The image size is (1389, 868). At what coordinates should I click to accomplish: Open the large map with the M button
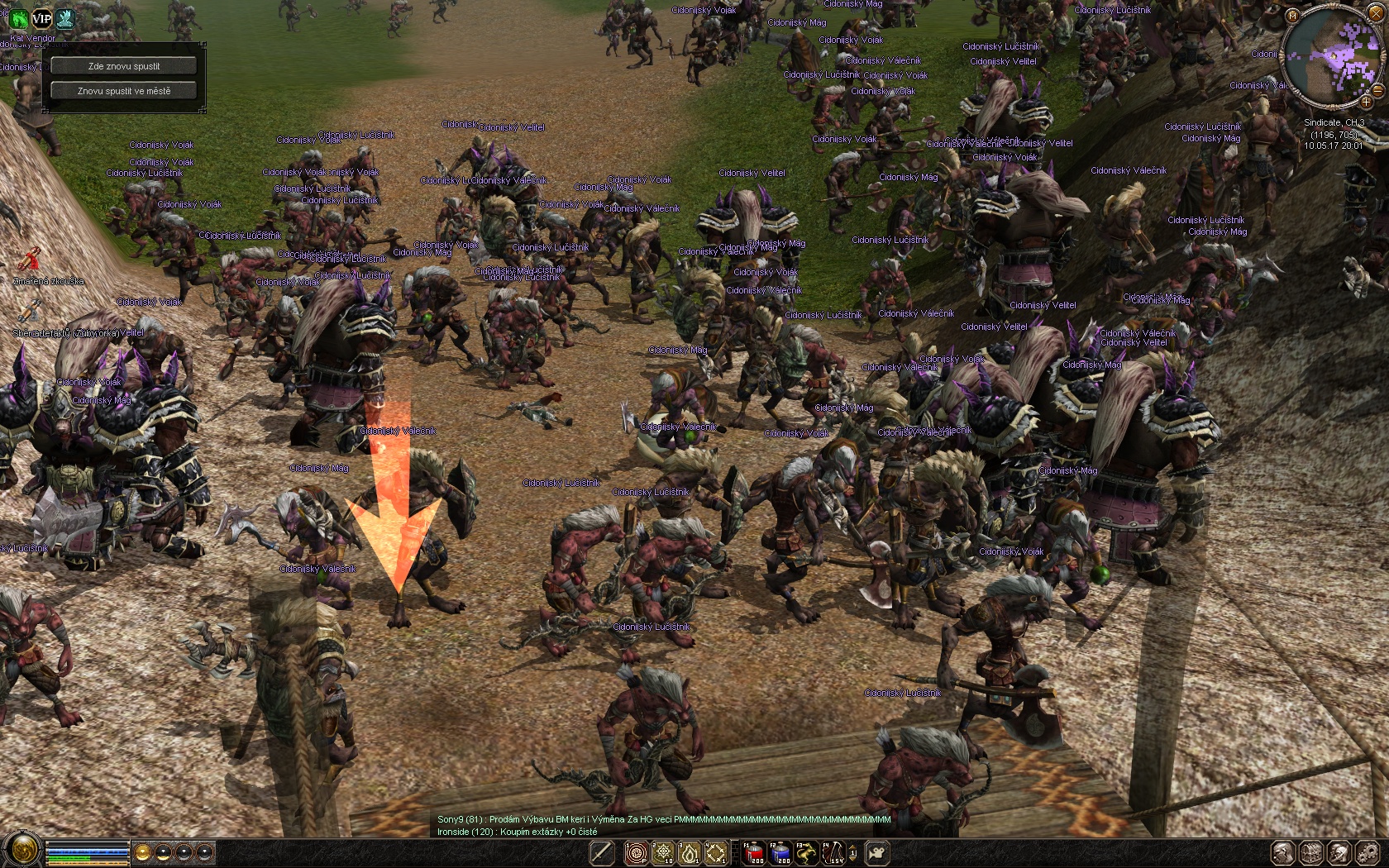tap(1293, 16)
